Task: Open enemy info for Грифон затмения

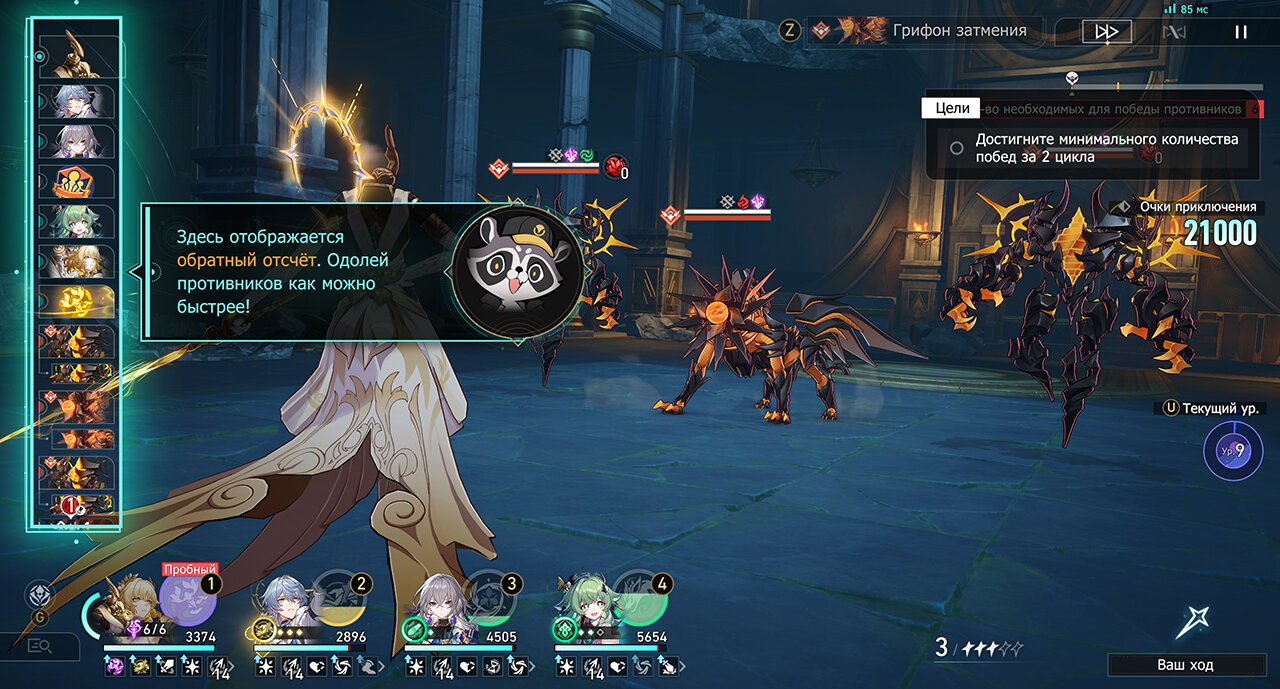Action: [925, 31]
